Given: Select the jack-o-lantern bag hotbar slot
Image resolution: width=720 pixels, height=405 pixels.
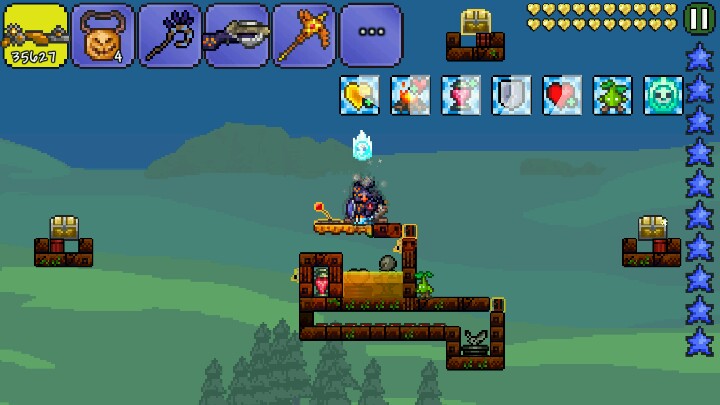Looking at the screenshot, I should [102, 36].
